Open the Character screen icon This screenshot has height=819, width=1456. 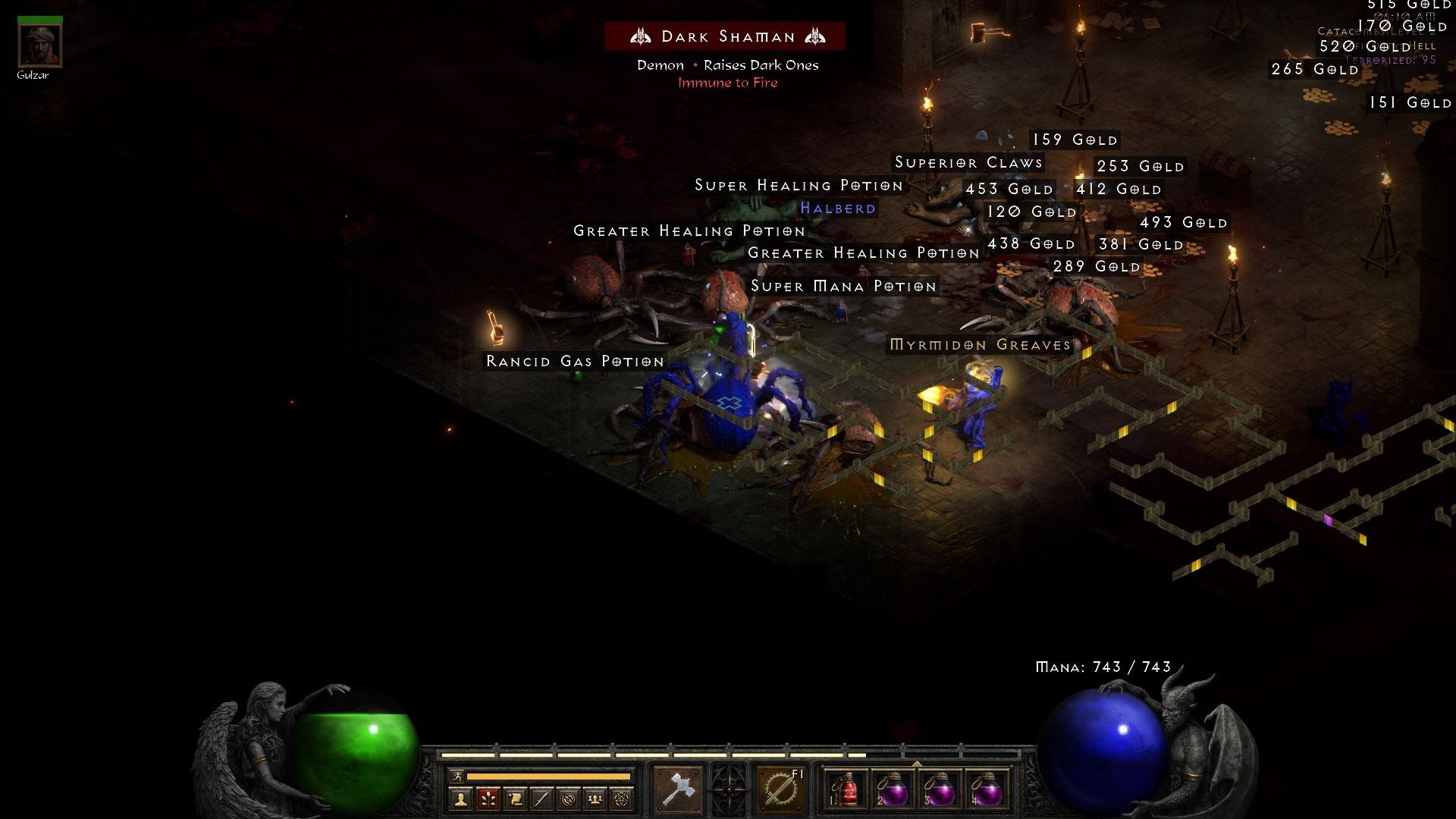460,797
